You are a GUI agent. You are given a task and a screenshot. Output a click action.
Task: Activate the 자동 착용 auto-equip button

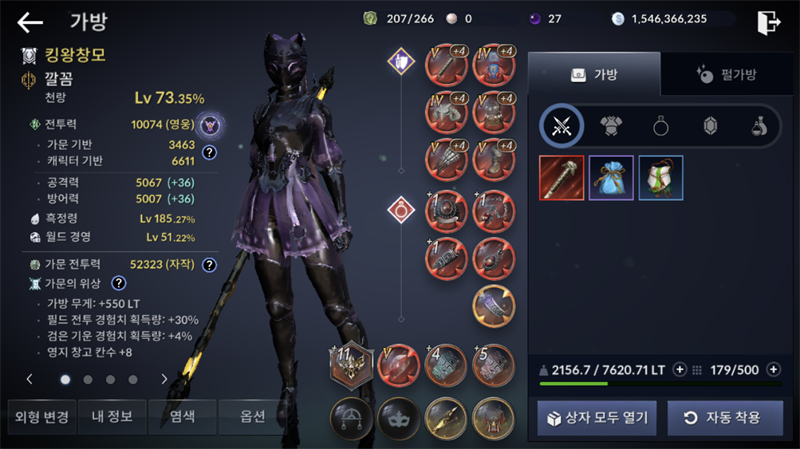pyautogui.click(x=725, y=417)
